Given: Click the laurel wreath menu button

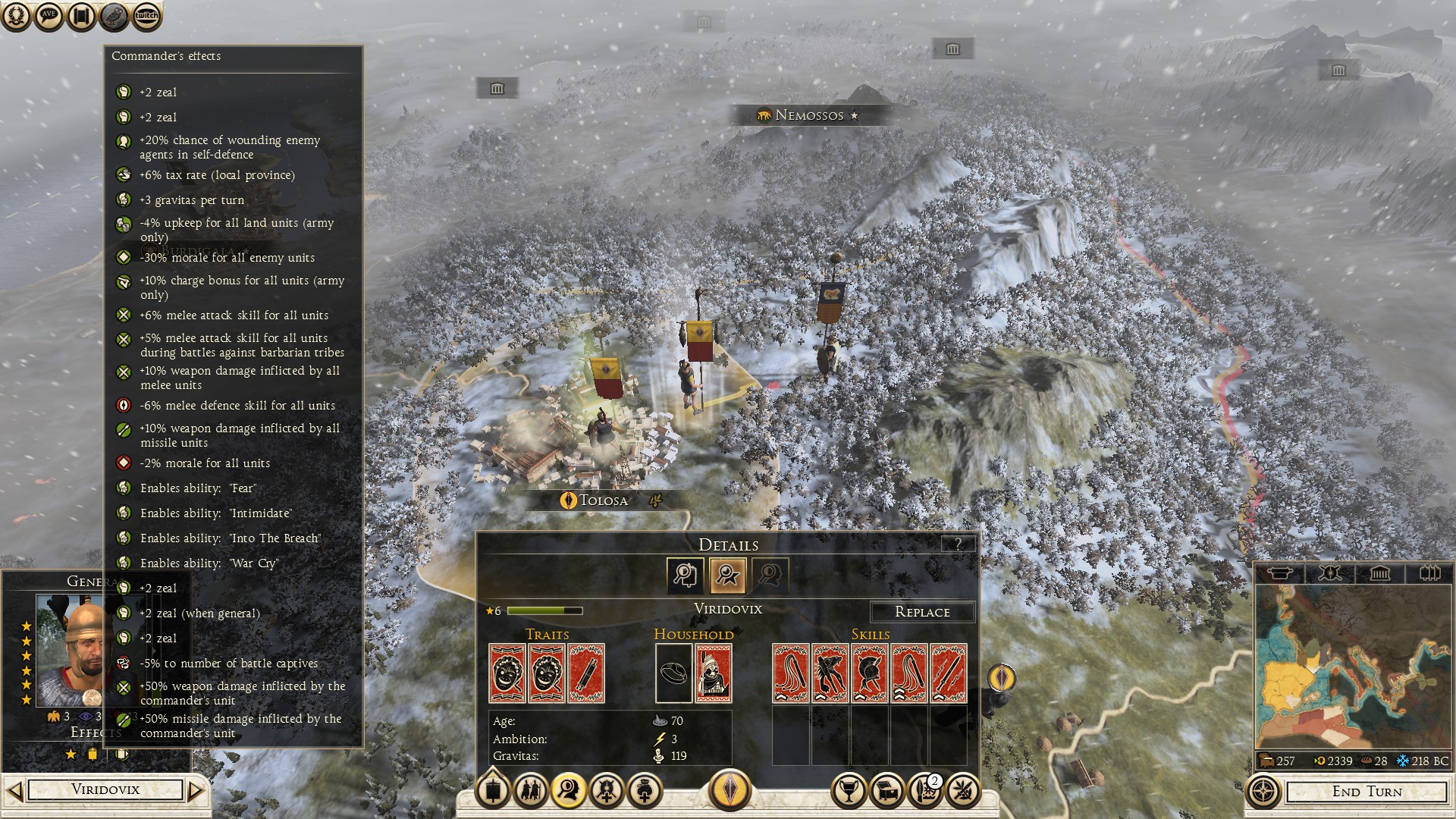Looking at the screenshot, I should click(16, 16).
